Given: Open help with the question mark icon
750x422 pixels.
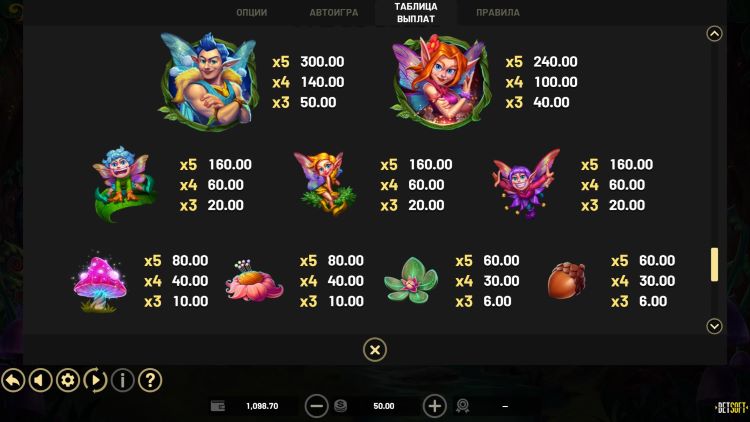Looking at the screenshot, I should pos(149,380).
